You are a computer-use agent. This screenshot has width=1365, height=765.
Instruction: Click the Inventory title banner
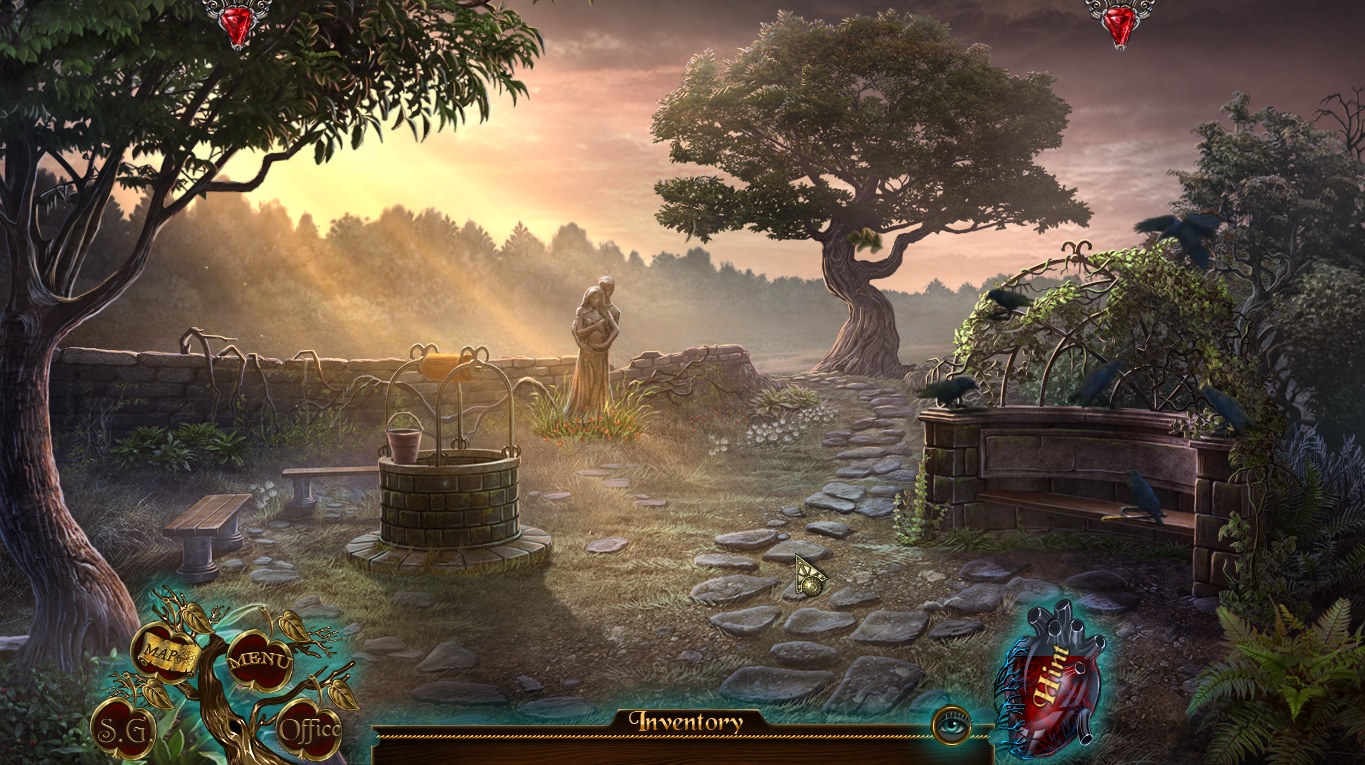pos(685,720)
